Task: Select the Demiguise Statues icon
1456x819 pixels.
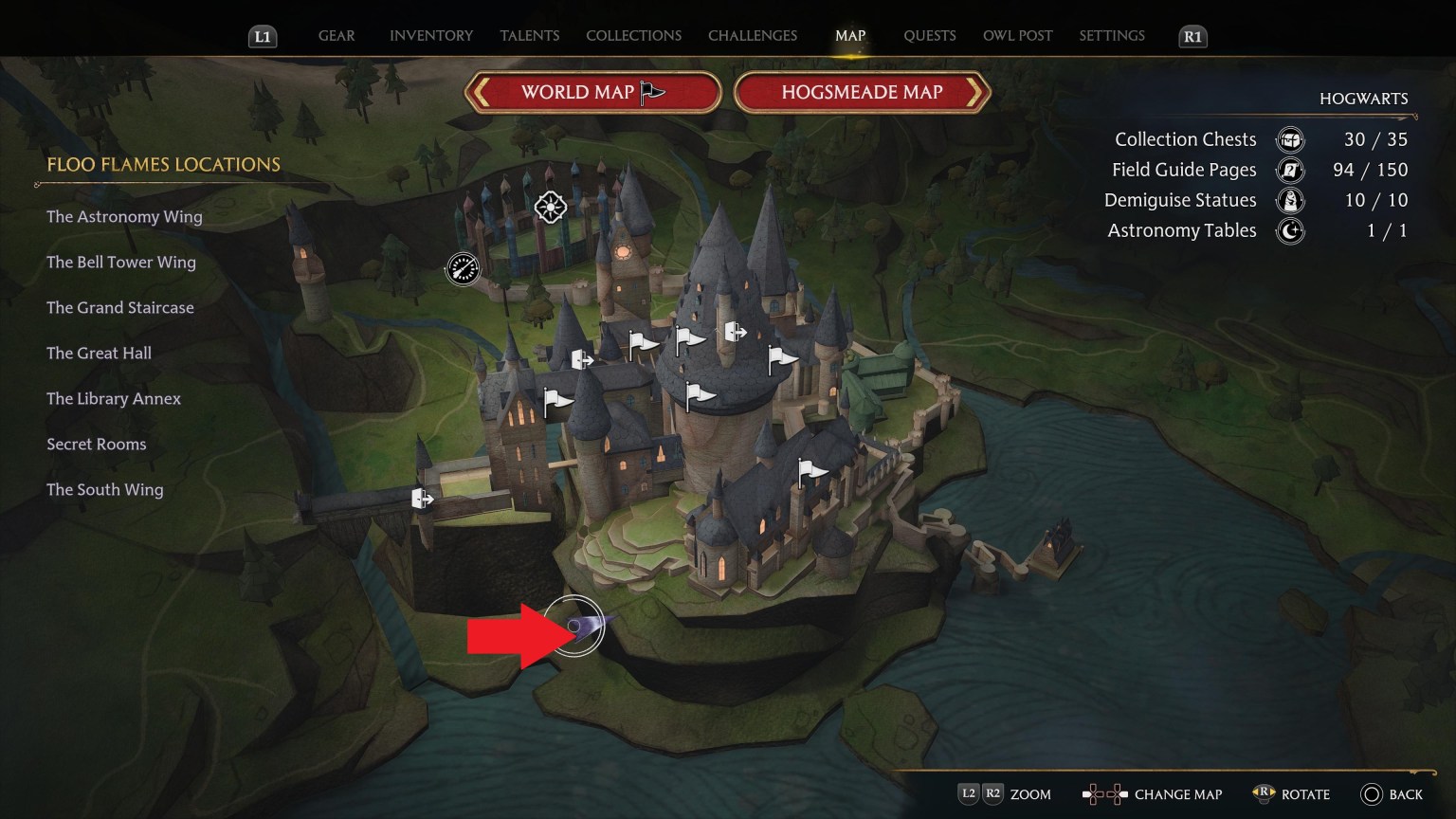Action: pos(1289,200)
